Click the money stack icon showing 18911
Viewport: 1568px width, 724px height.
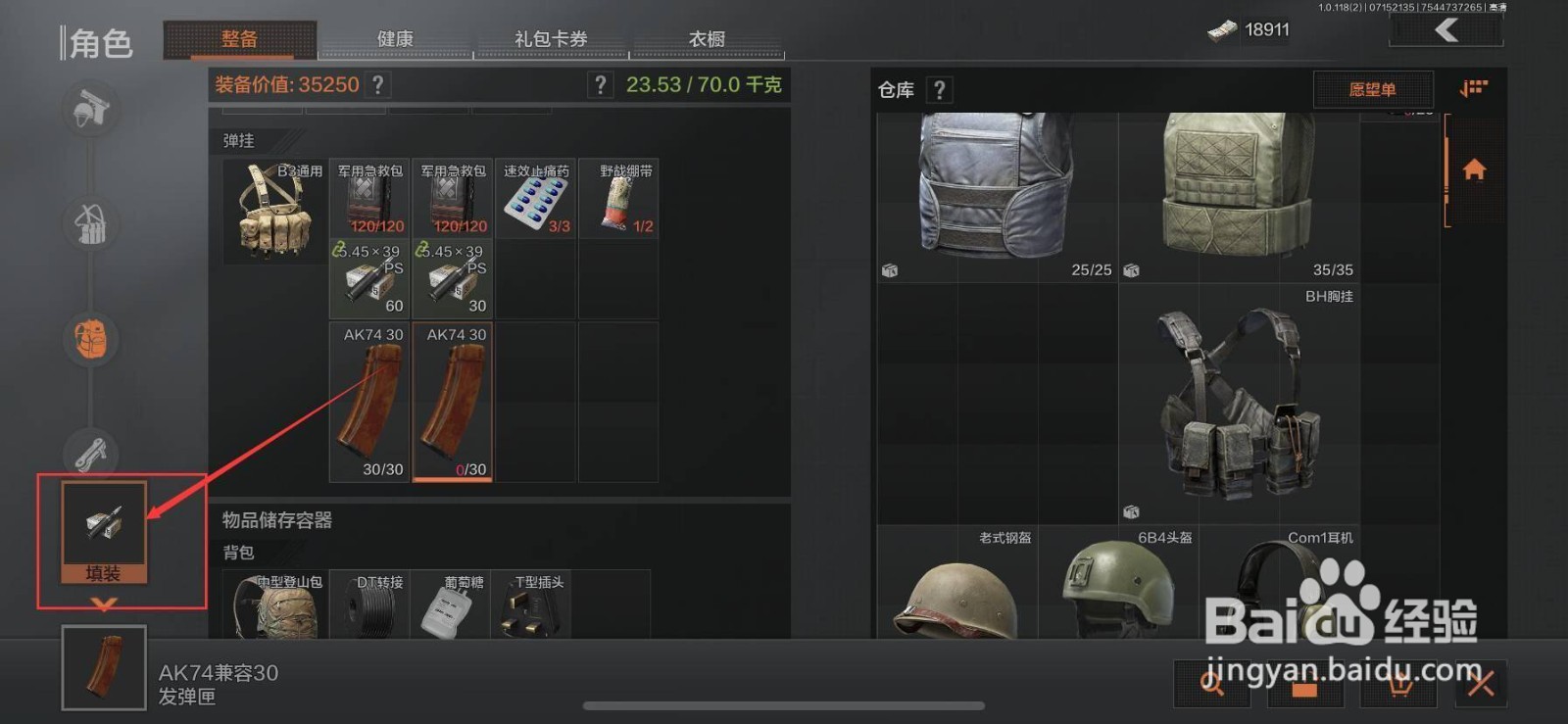pyautogui.click(x=1220, y=29)
